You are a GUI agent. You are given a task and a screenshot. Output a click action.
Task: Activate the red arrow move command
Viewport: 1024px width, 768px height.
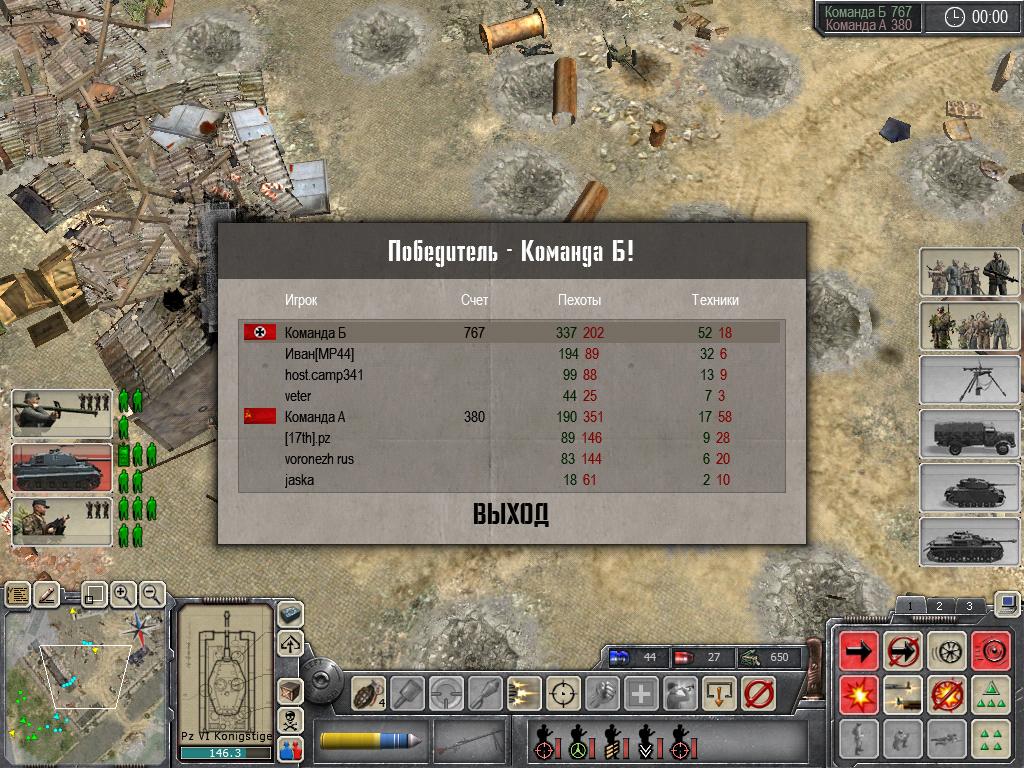[x=859, y=650]
